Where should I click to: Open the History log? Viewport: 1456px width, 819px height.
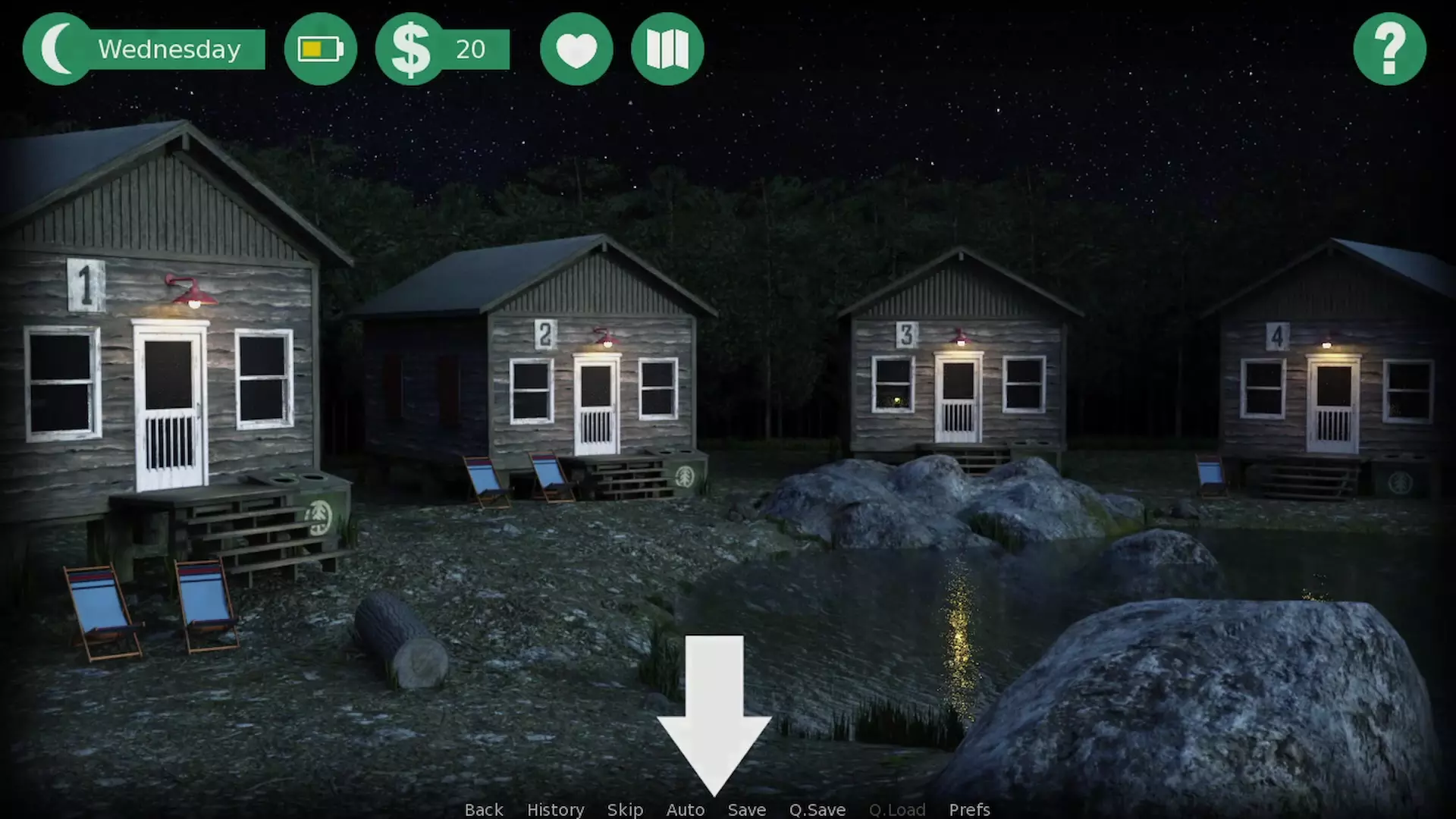pyautogui.click(x=555, y=809)
